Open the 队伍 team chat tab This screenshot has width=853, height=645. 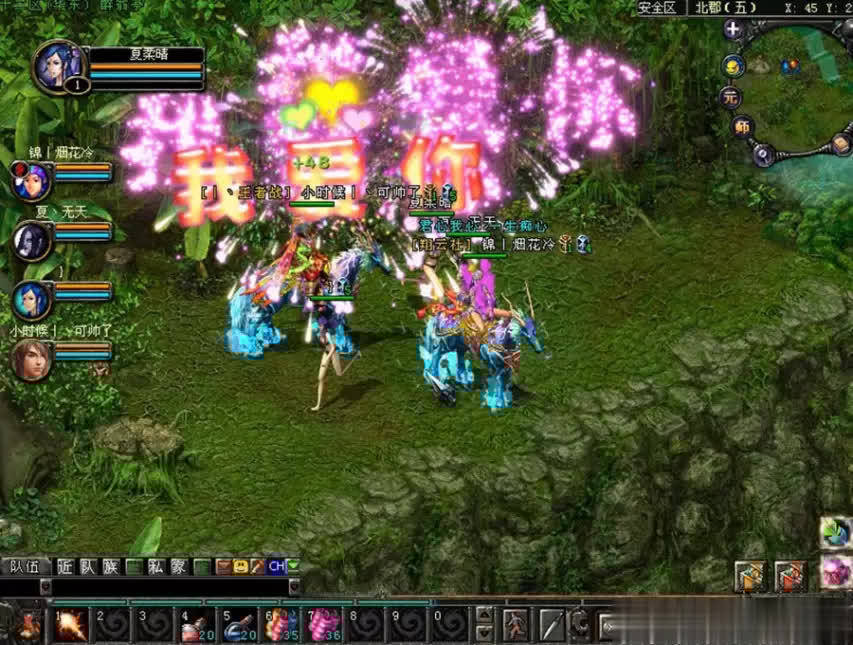tap(24, 566)
